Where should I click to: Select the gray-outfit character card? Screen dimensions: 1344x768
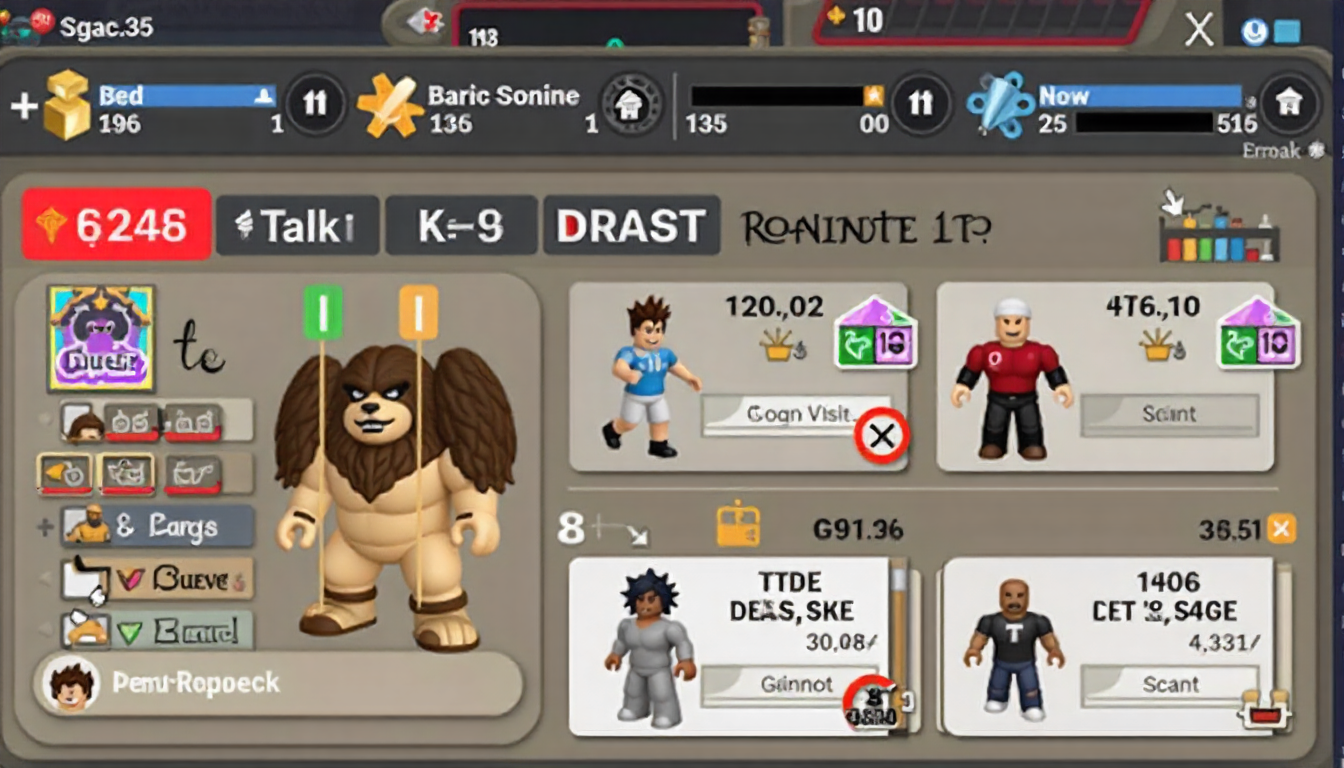(x=730, y=647)
